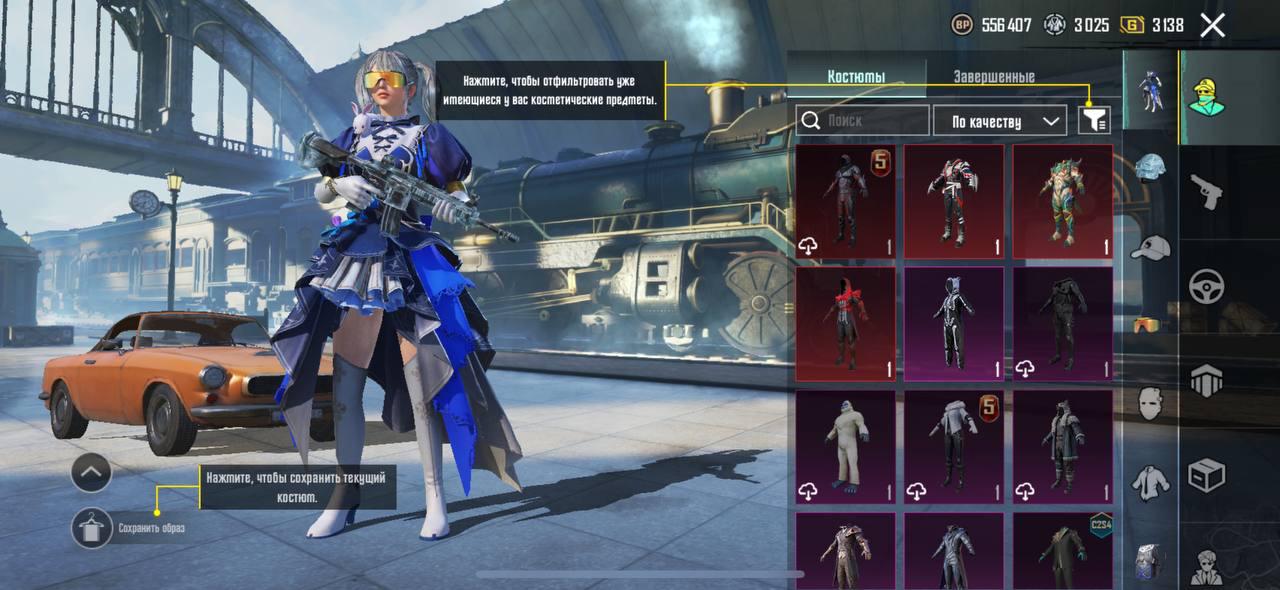Viewport: 1280px width, 590px height.
Task: Close the wardrobe with the X button
Action: [x=1212, y=26]
